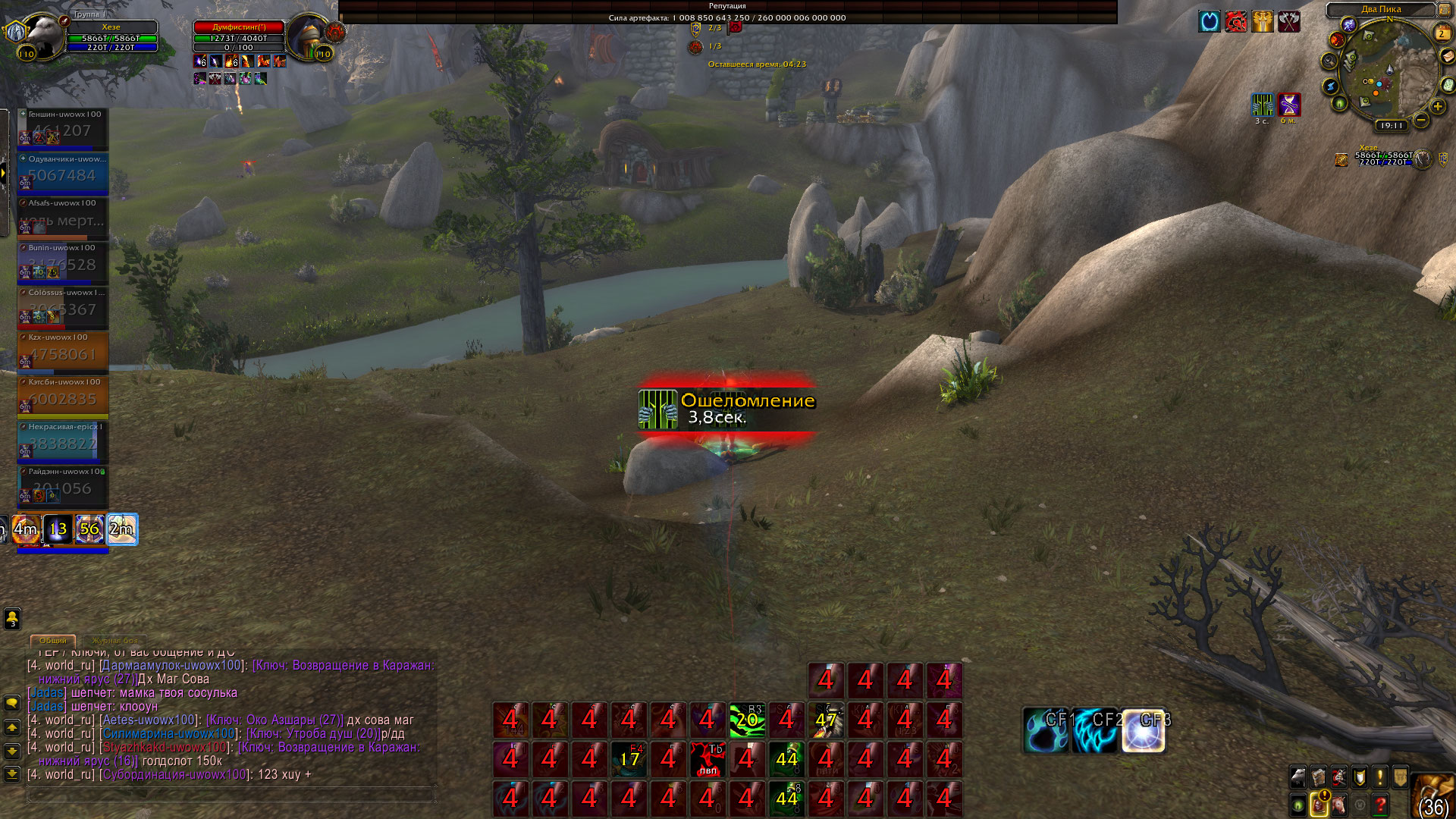This screenshot has width=1456, height=819.
Task: Switch to the Общий chat tab
Action: (x=53, y=641)
